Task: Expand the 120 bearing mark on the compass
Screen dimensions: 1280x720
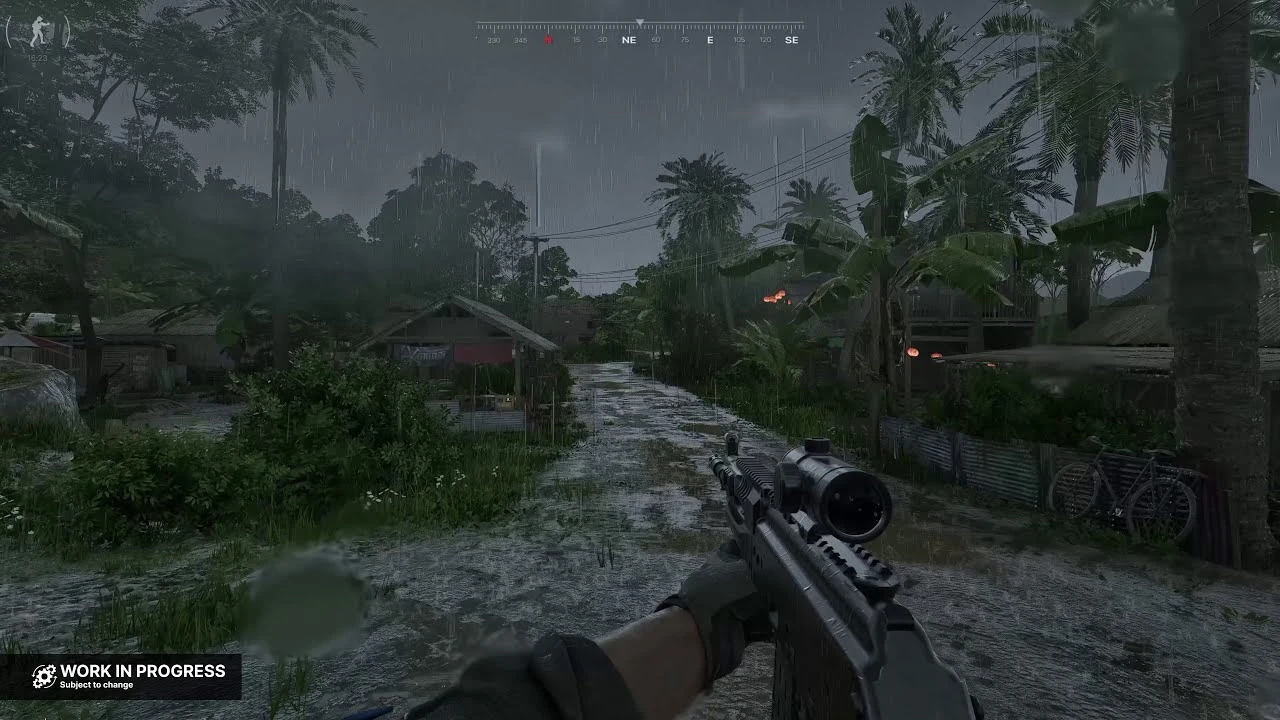Action: tap(766, 38)
